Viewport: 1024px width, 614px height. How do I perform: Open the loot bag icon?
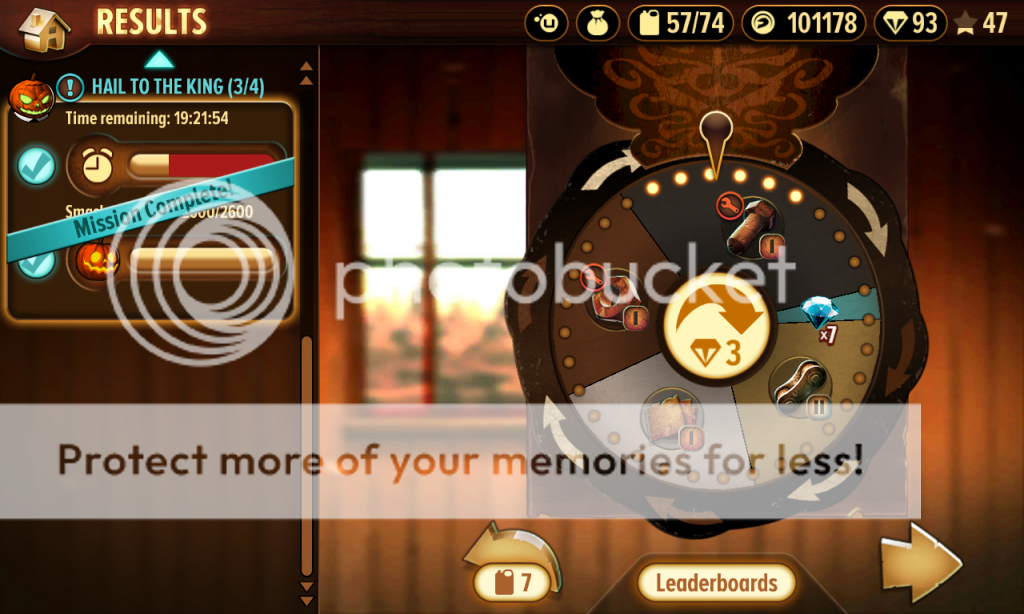(597, 23)
